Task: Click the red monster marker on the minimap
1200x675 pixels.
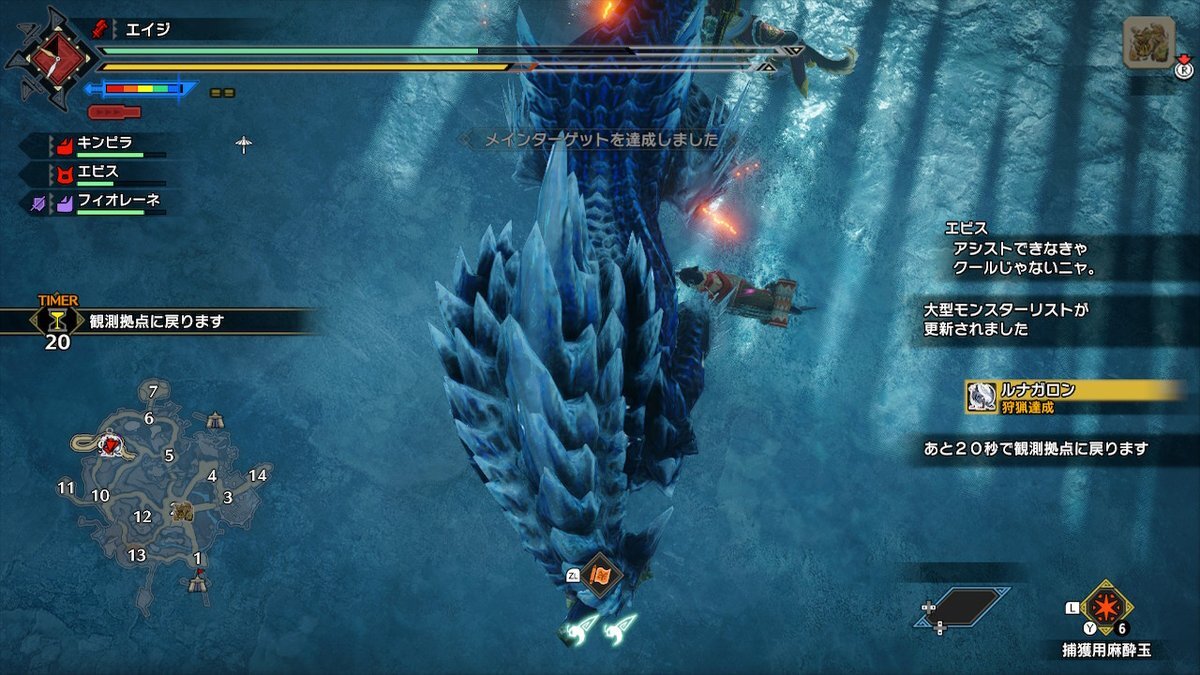Action: (114, 444)
